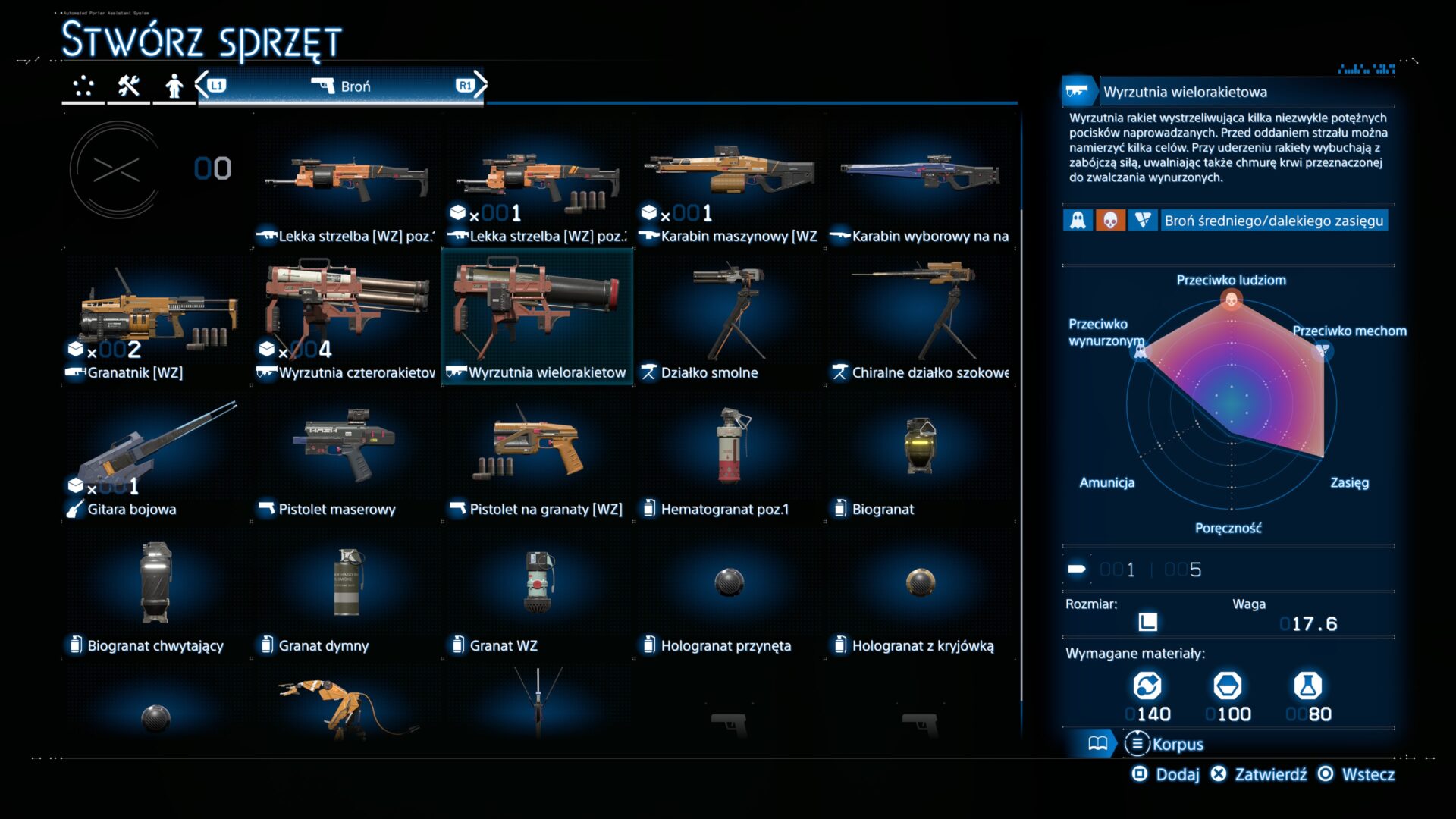Select the Pistolet maserowy
The height and width of the screenshot is (819, 1456).
348,457
